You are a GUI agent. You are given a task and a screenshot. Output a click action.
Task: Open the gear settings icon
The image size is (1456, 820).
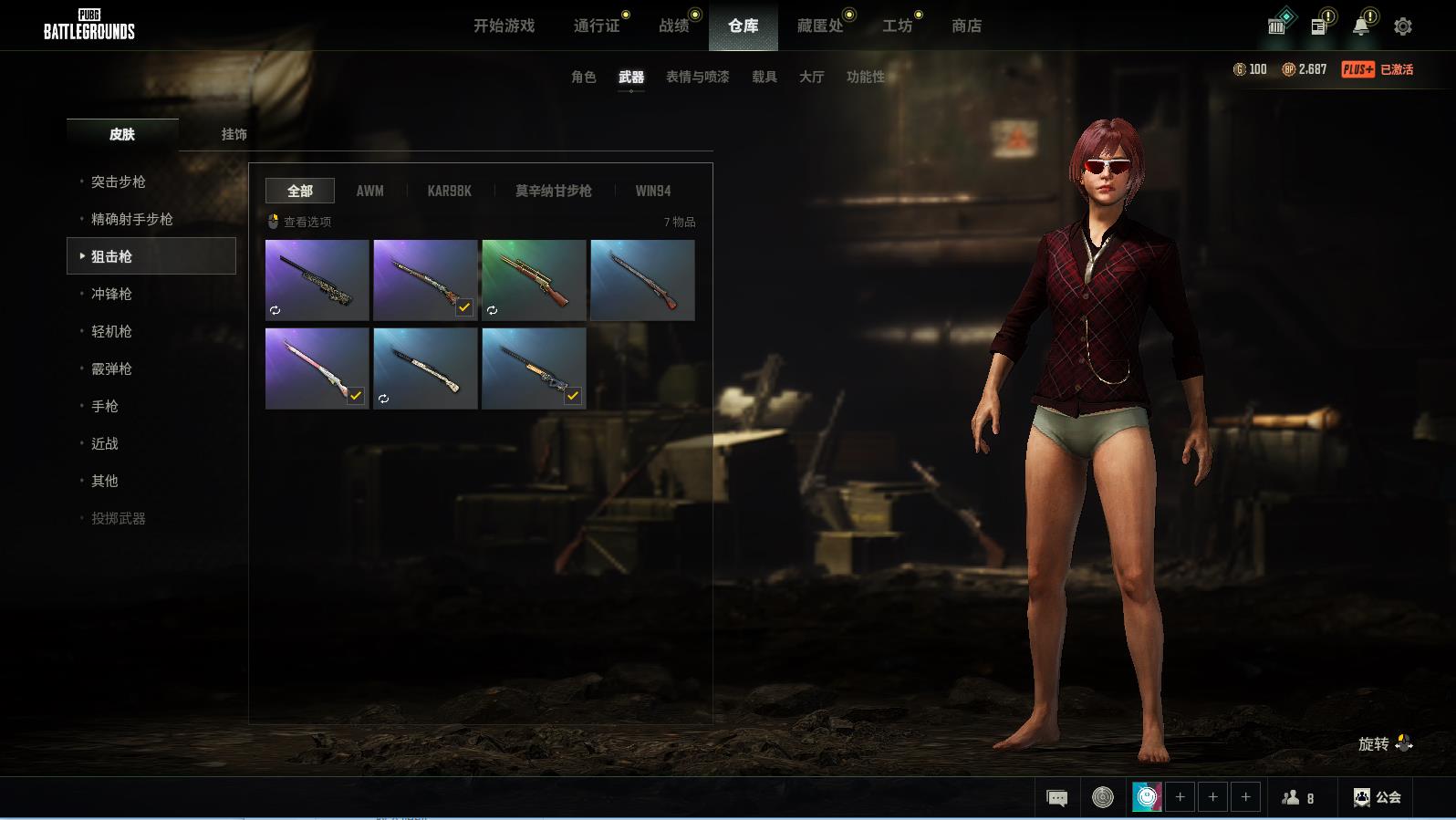click(x=1403, y=26)
